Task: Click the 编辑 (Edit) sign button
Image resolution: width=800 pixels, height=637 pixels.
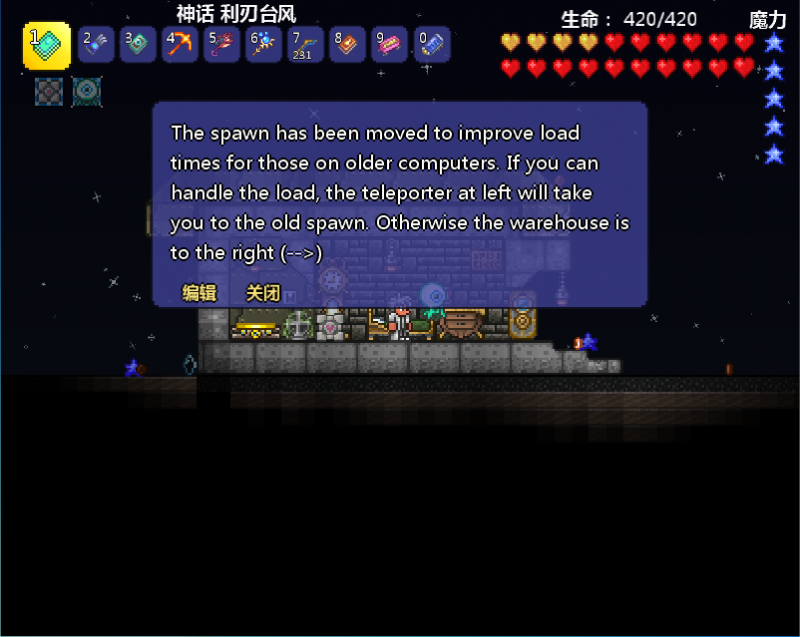Action: [x=199, y=293]
